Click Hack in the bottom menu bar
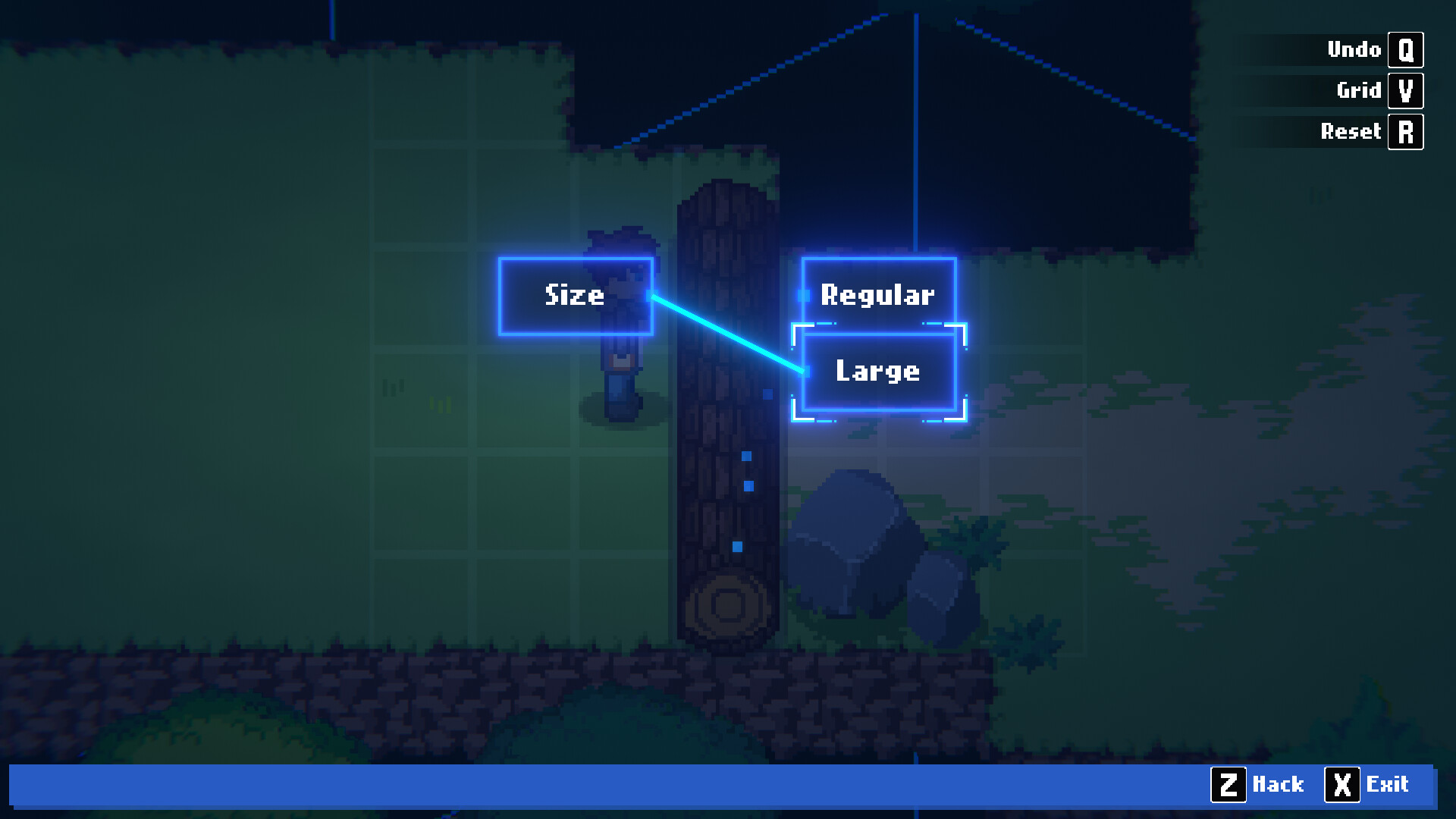This screenshot has height=819, width=1456. pos(1277,785)
